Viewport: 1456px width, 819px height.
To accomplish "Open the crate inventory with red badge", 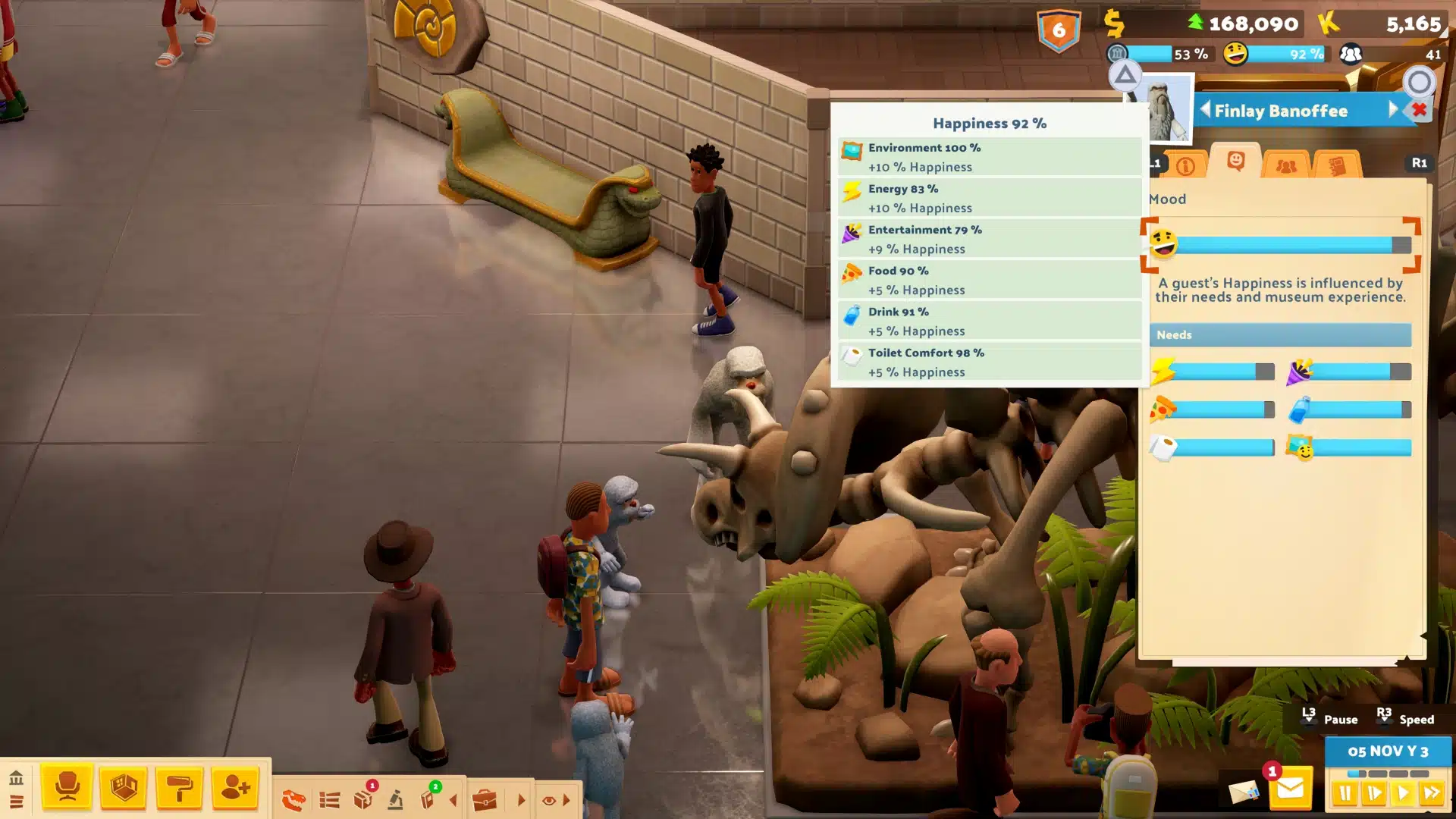I will [363, 799].
